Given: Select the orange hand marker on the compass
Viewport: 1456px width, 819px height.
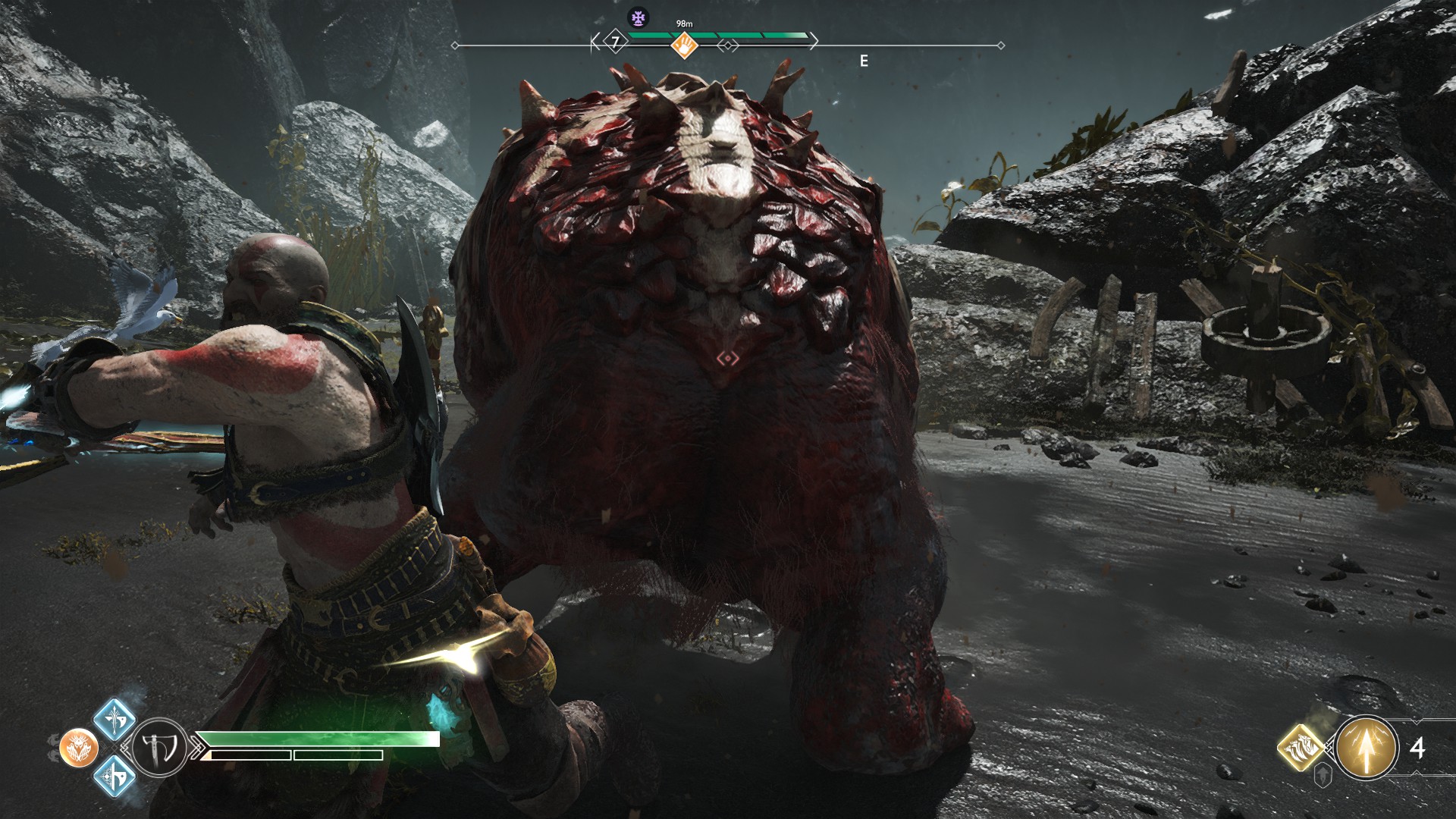Looking at the screenshot, I should click(684, 46).
